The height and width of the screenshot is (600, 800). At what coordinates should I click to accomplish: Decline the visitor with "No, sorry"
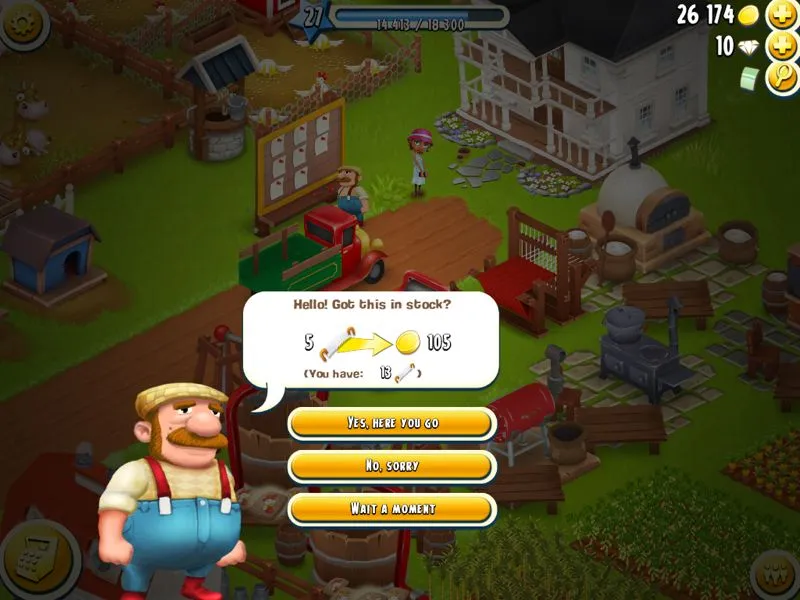click(392, 466)
